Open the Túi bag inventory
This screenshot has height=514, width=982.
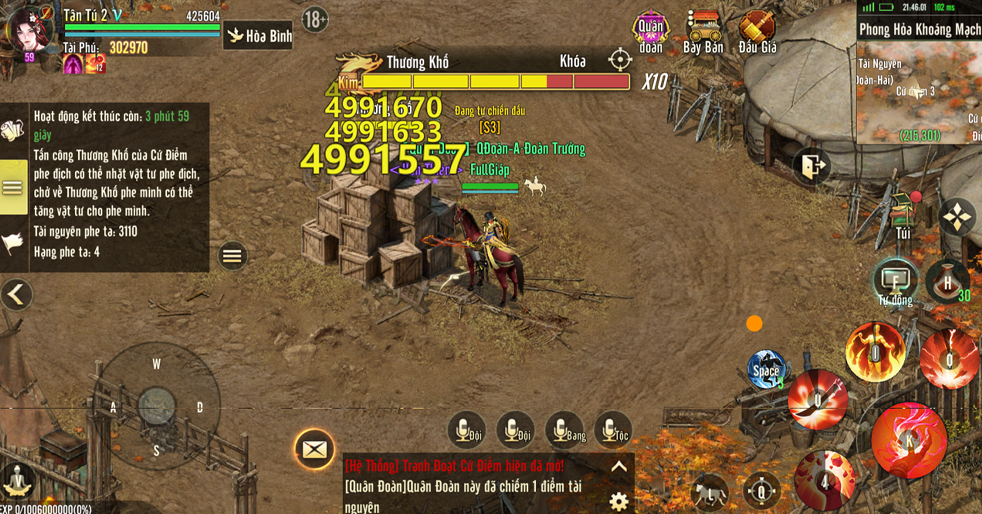click(x=904, y=216)
